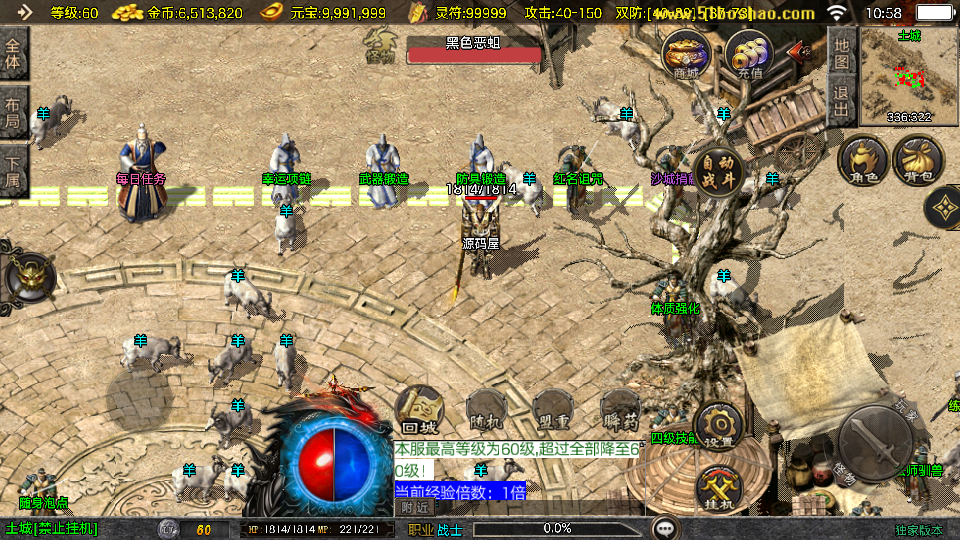Open the 设置 settings gear
This screenshot has height=540, width=960.
pyautogui.click(x=718, y=424)
